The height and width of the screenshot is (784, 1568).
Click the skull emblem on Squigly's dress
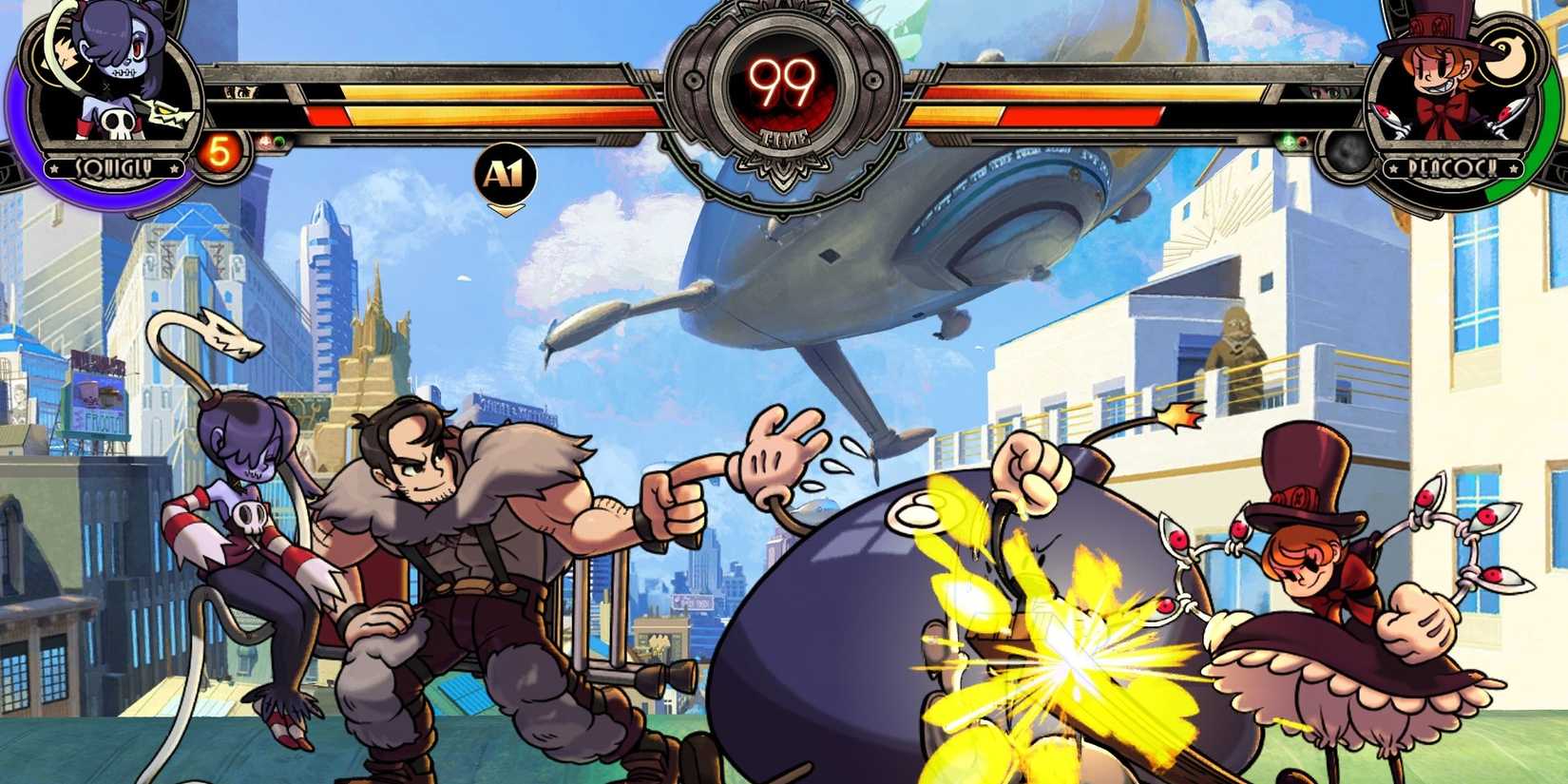[117, 122]
